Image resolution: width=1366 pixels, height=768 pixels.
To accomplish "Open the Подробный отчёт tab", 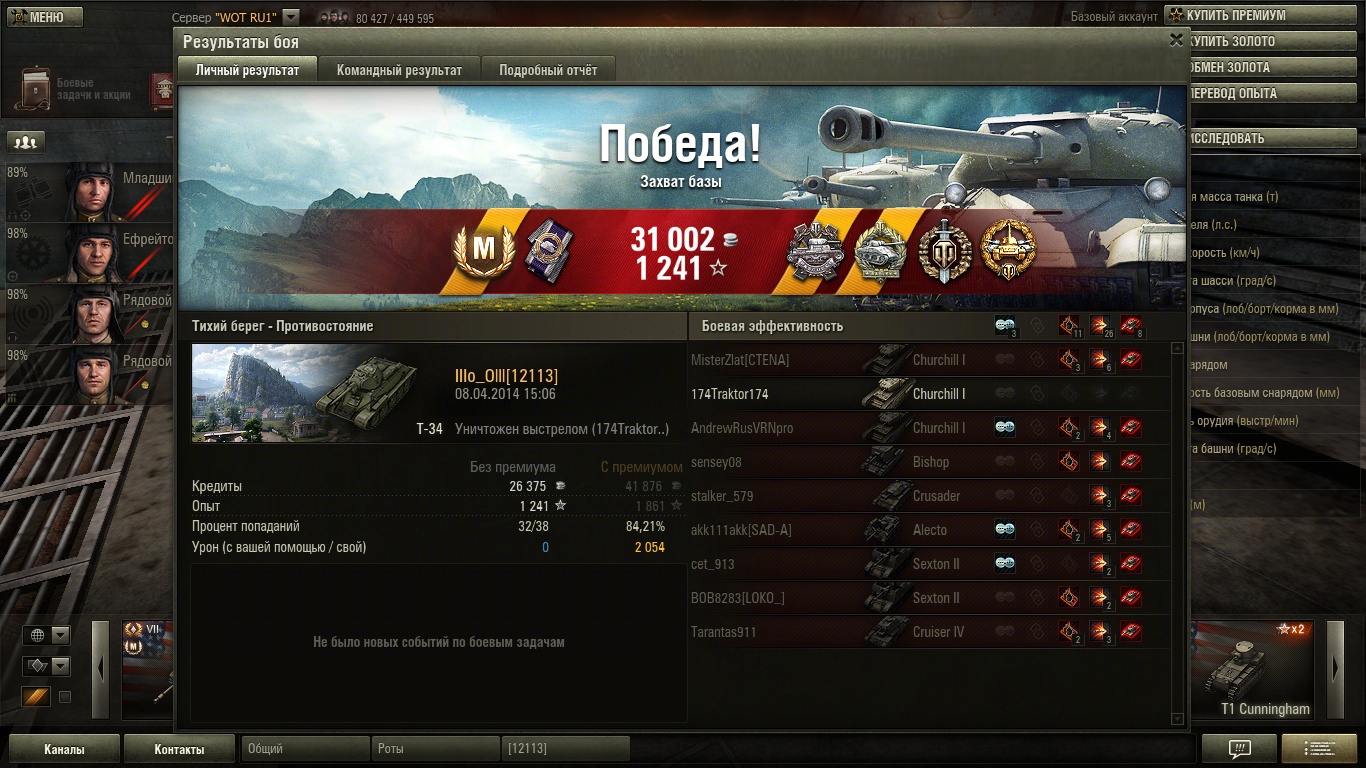I will pyautogui.click(x=548, y=70).
